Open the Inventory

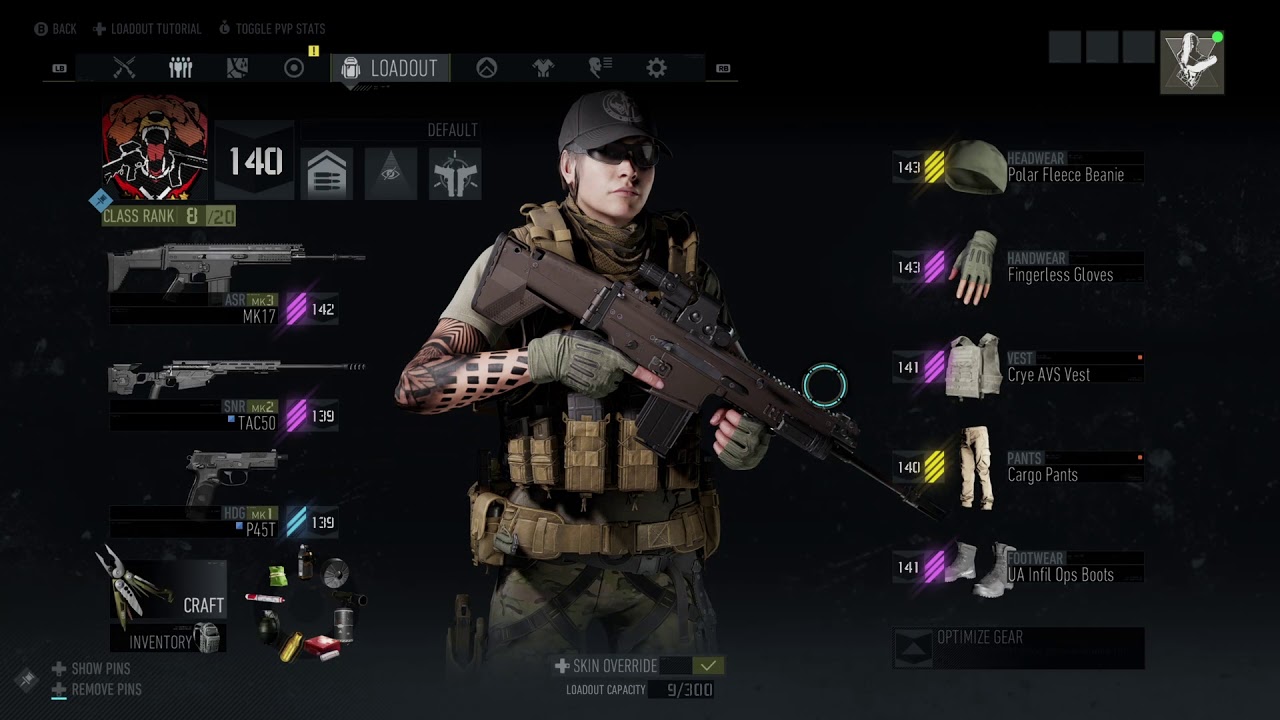point(168,640)
